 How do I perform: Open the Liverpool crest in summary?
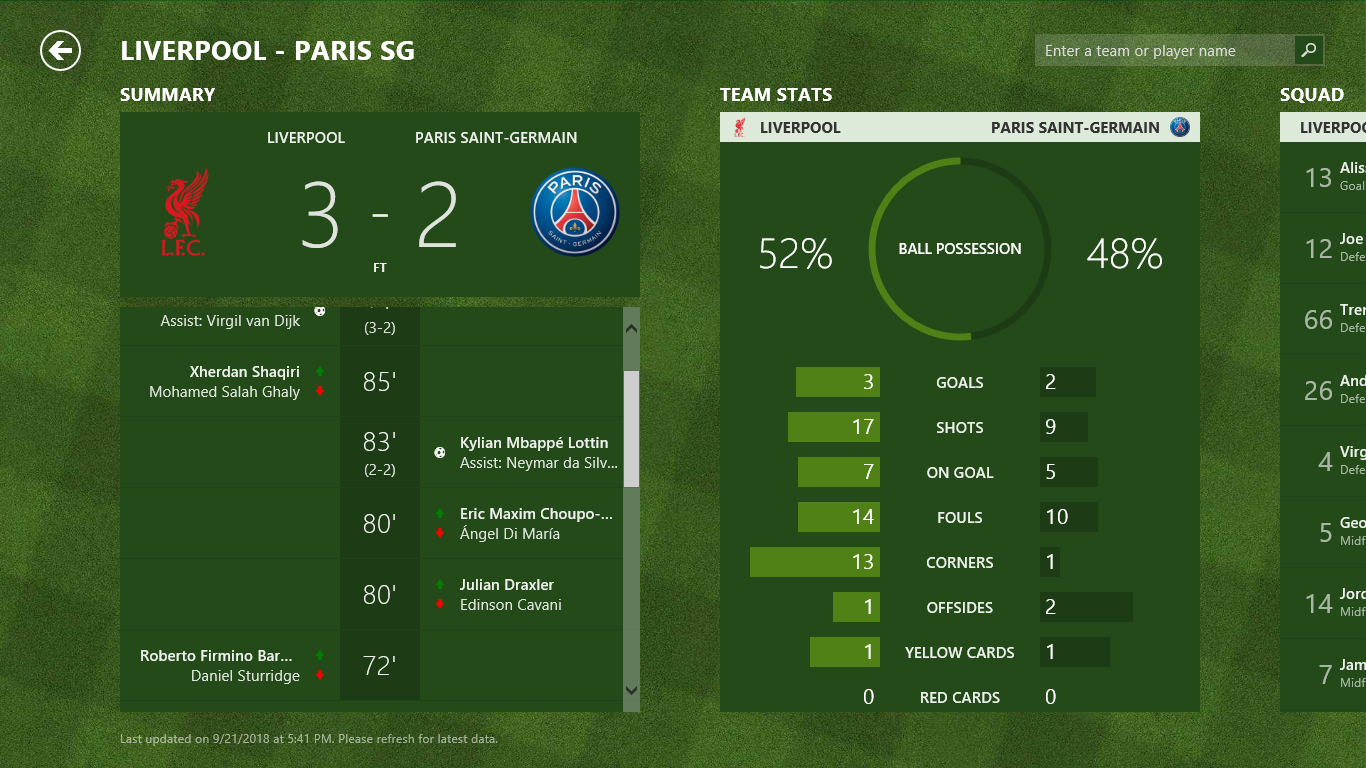[184, 213]
